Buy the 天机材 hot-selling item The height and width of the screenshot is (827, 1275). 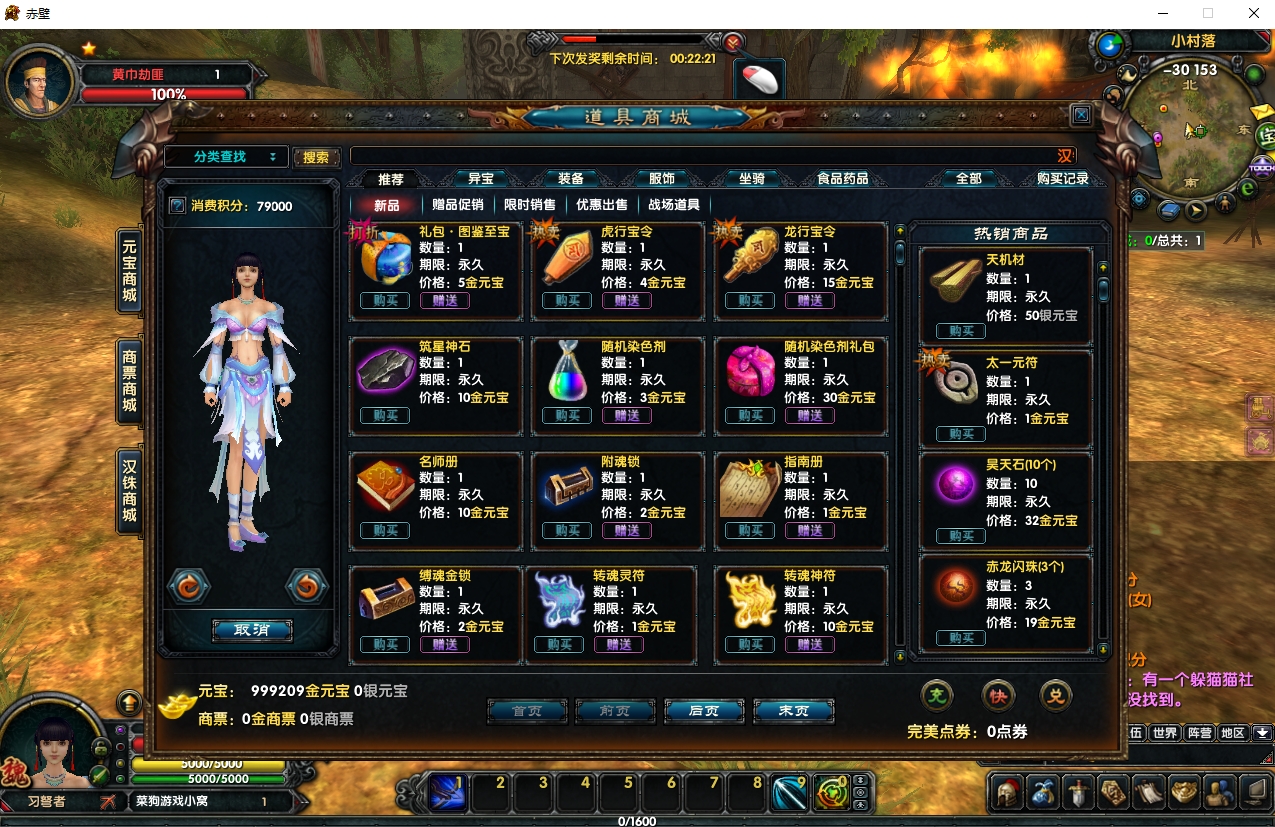coord(961,331)
